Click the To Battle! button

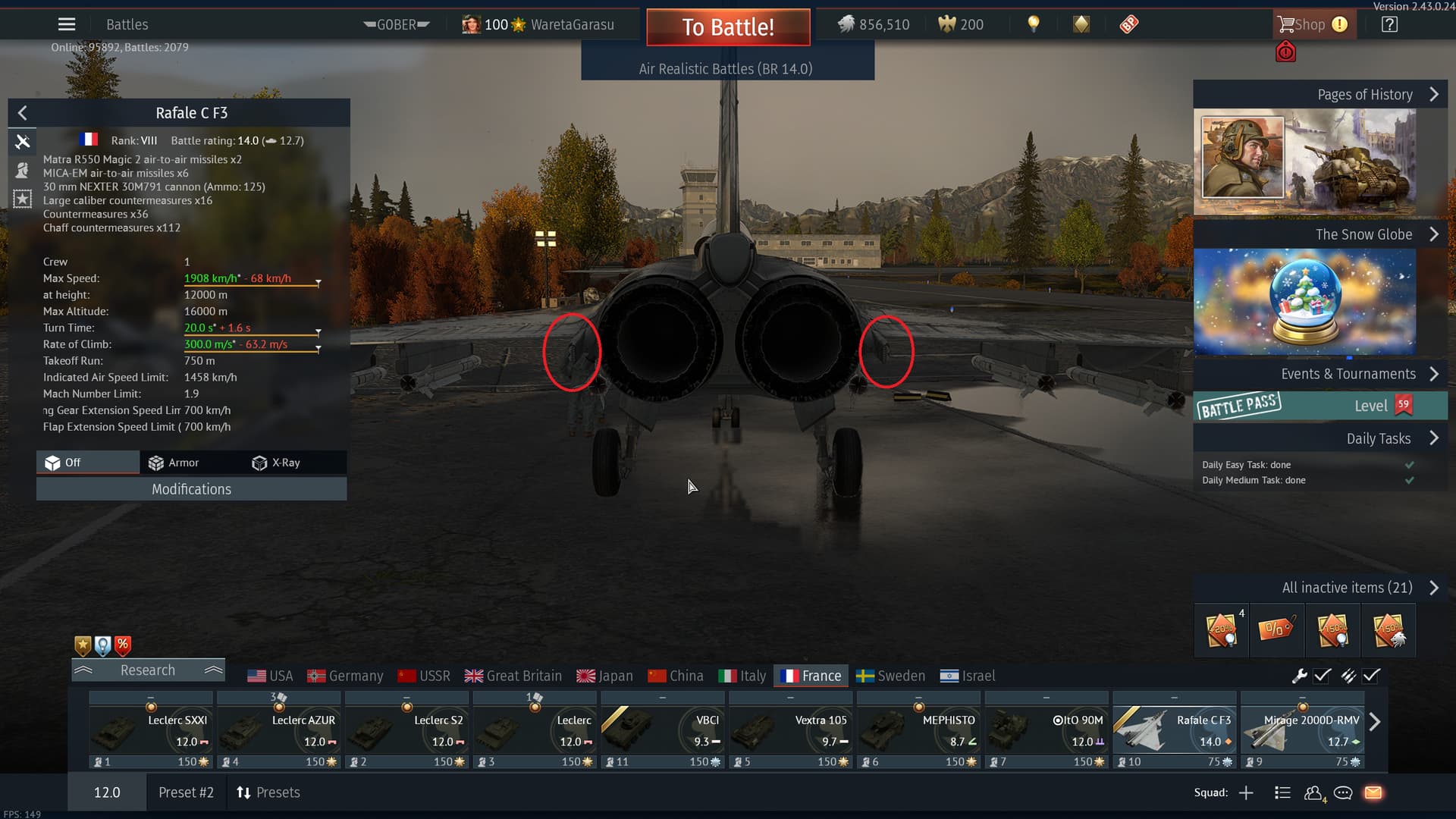point(728,27)
